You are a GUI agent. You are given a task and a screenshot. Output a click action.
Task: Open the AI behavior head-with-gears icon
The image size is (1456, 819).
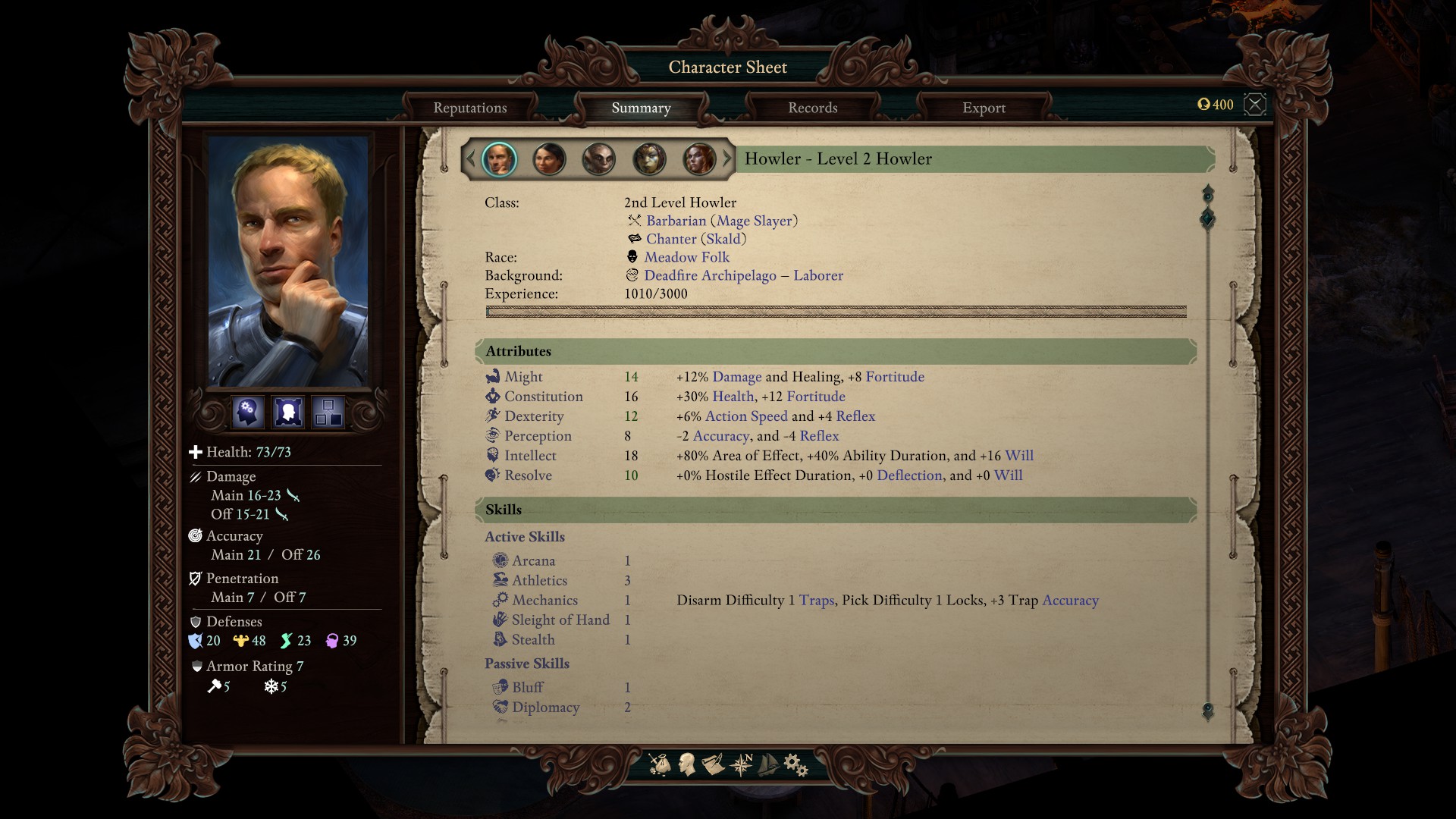[248, 413]
